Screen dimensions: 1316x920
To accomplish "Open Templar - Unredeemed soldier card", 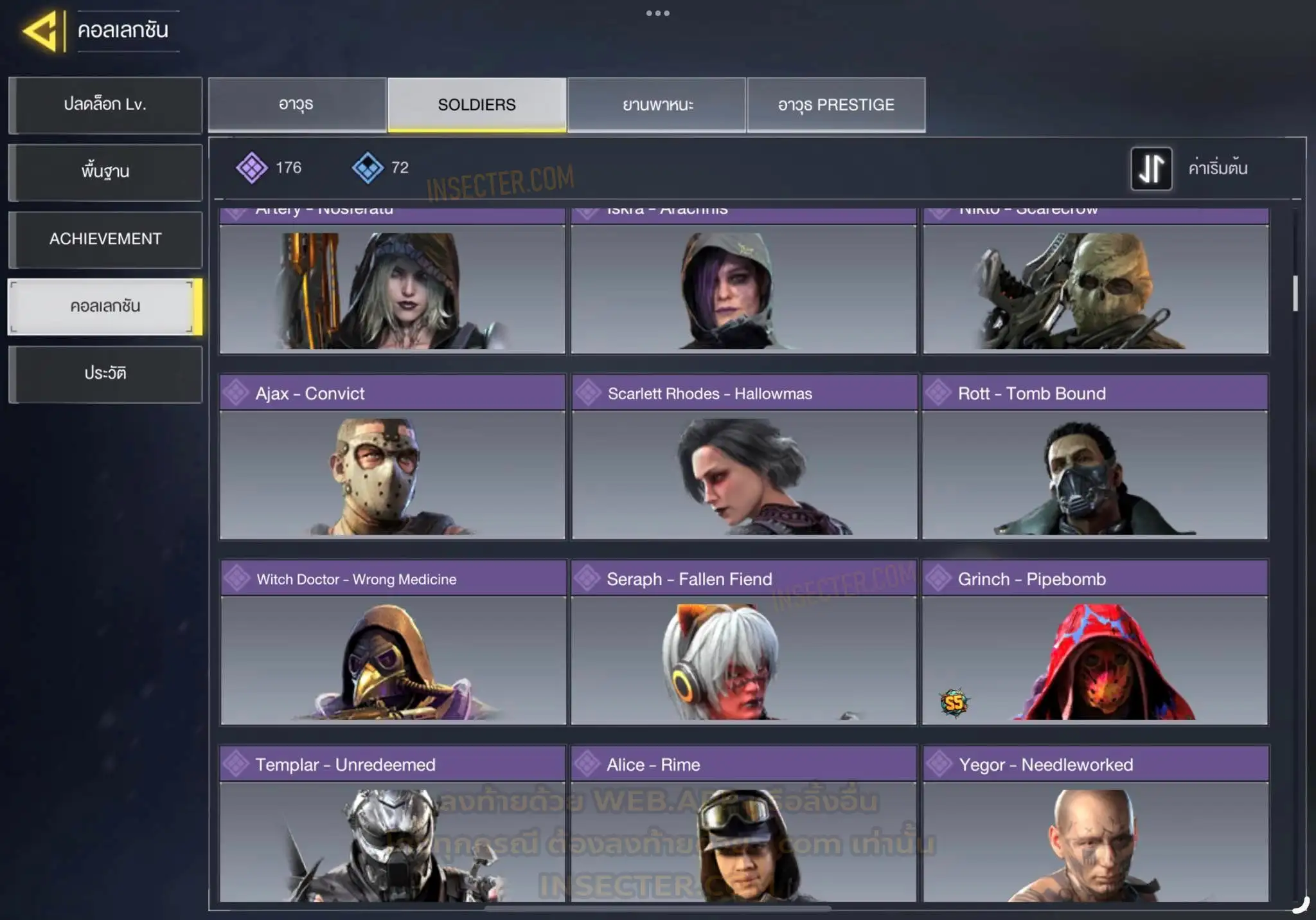I will (x=392, y=824).
